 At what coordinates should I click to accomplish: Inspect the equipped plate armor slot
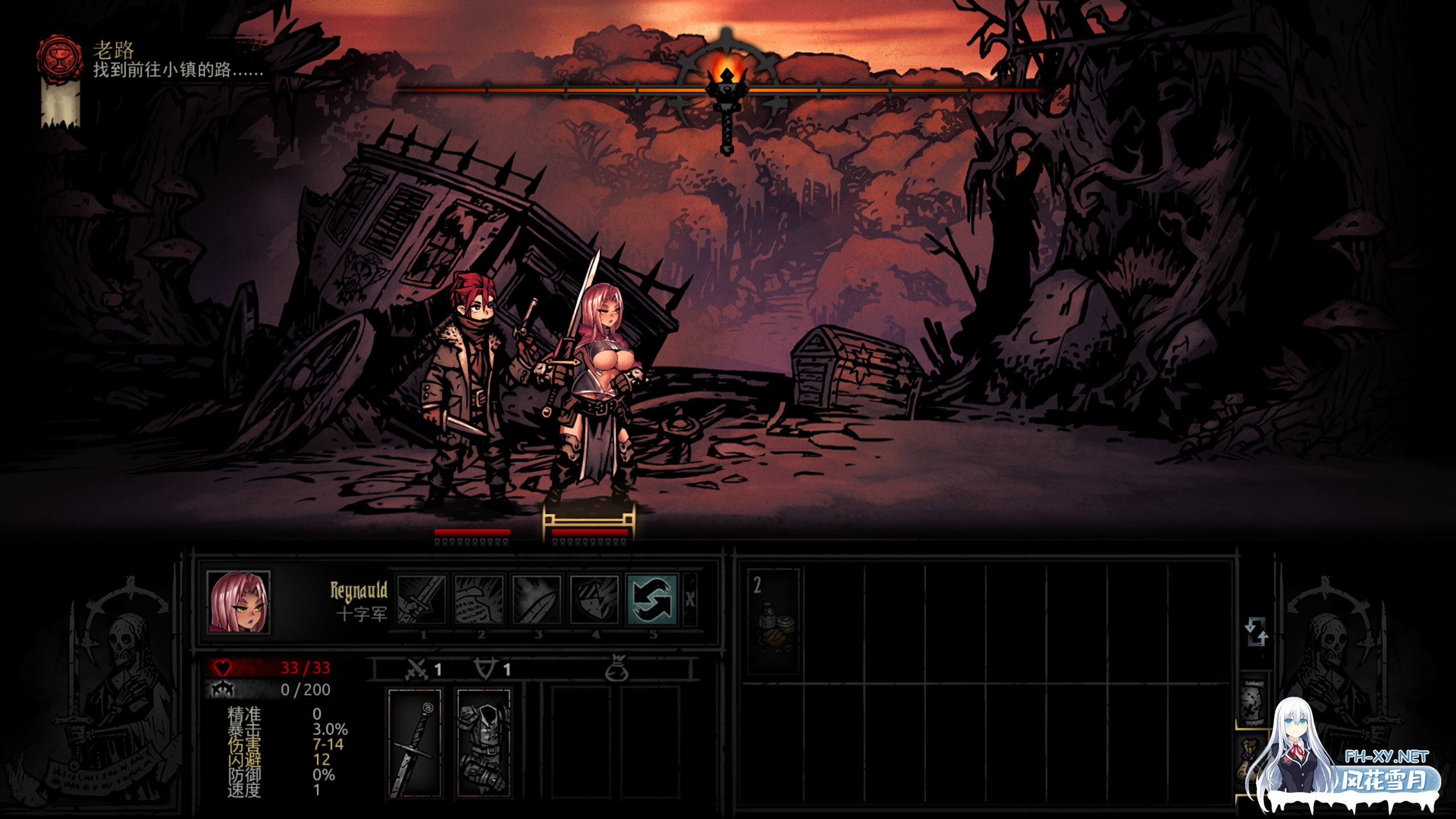pyautogui.click(x=484, y=742)
